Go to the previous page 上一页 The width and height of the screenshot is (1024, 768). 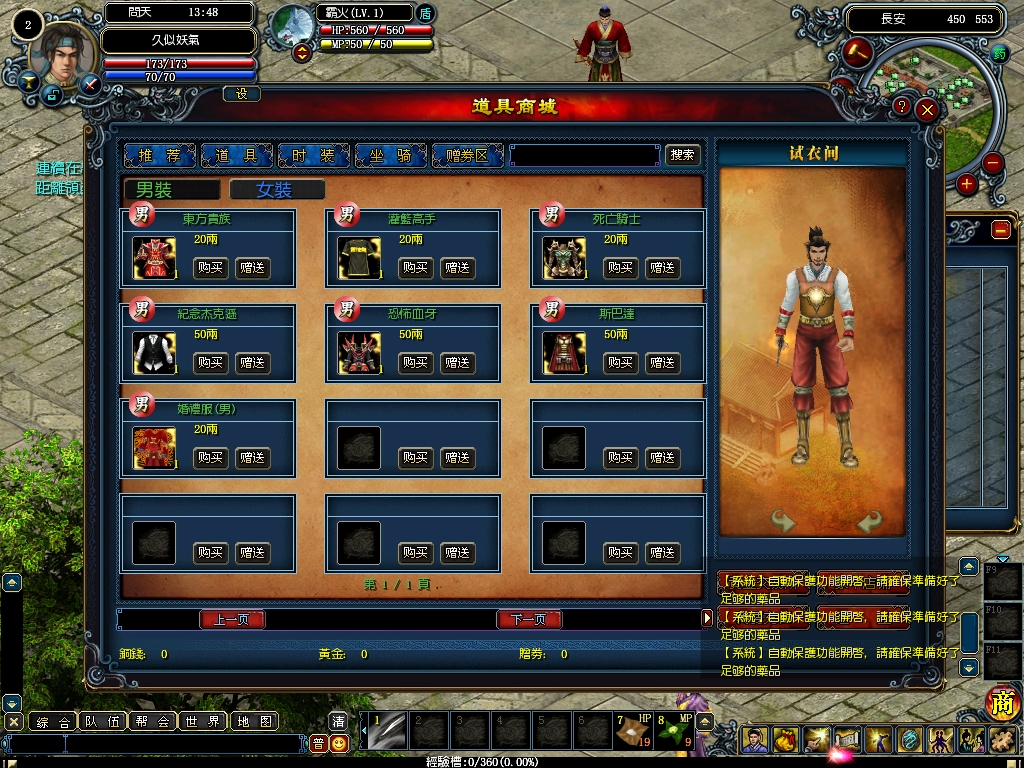[x=232, y=620]
